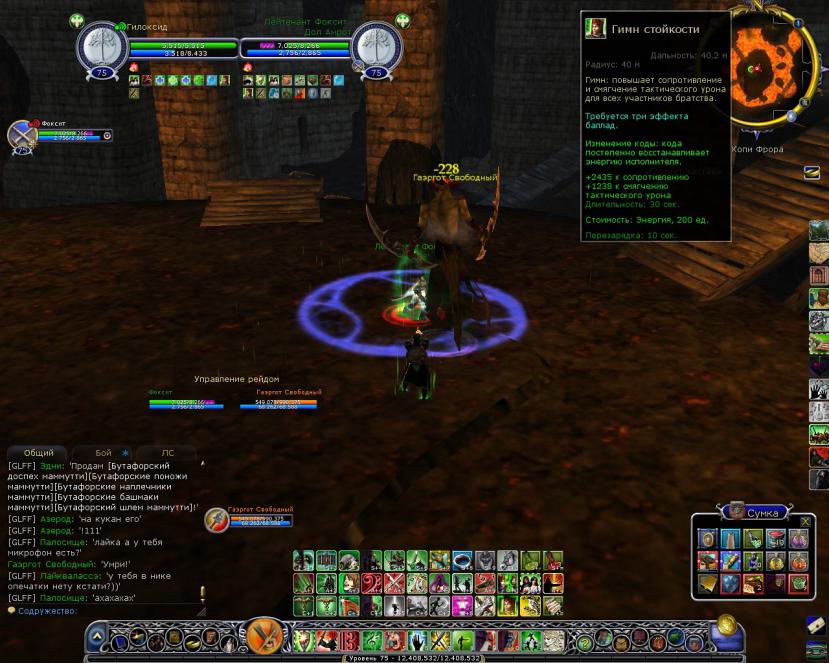This screenshot has height=663, width=829.
Task: Close the Сумка bag window
Action: pyautogui.click(x=805, y=522)
